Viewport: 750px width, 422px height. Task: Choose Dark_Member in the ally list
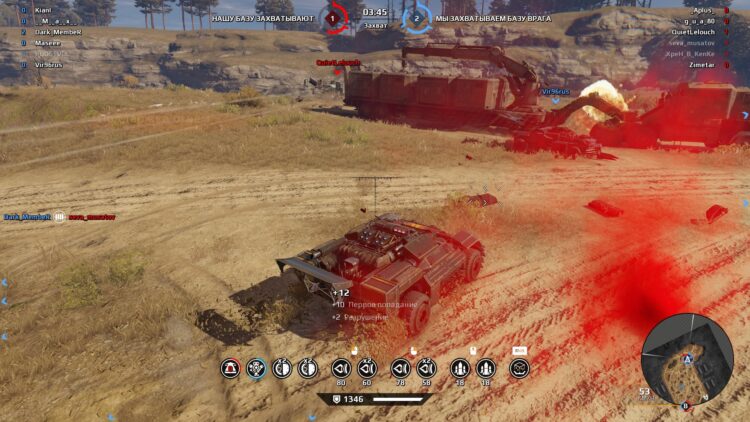[x=57, y=31]
